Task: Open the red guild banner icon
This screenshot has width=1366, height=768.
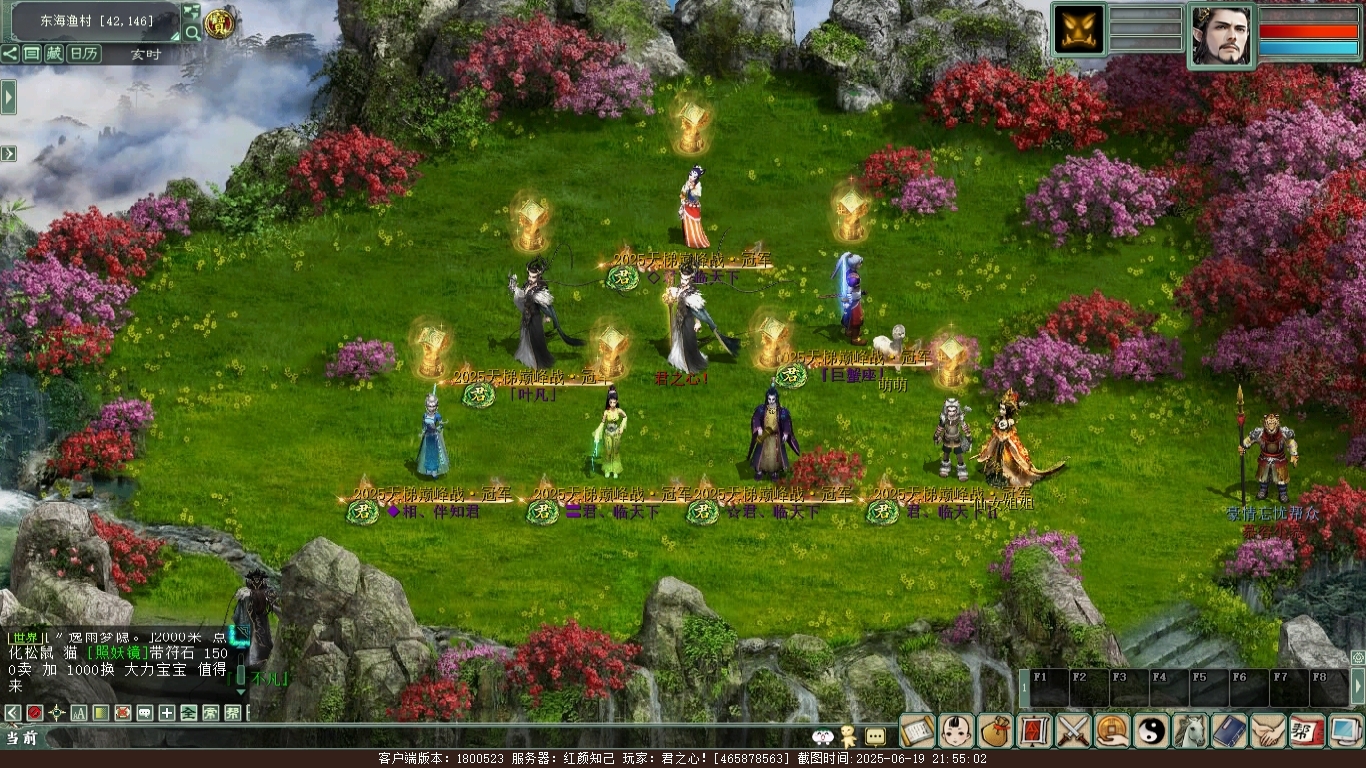Action: (1307, 731)
